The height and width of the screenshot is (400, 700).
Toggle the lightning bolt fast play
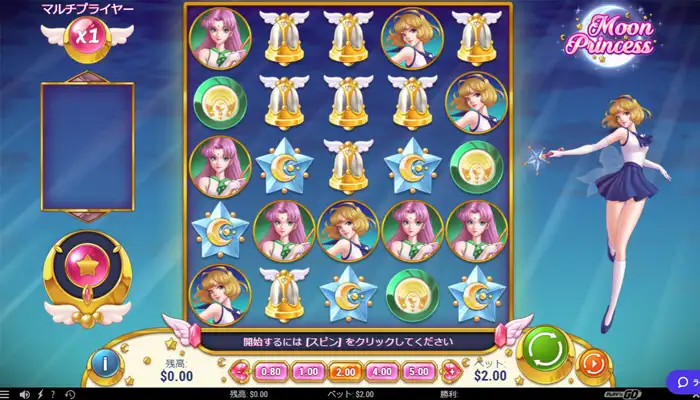point(40,394)
